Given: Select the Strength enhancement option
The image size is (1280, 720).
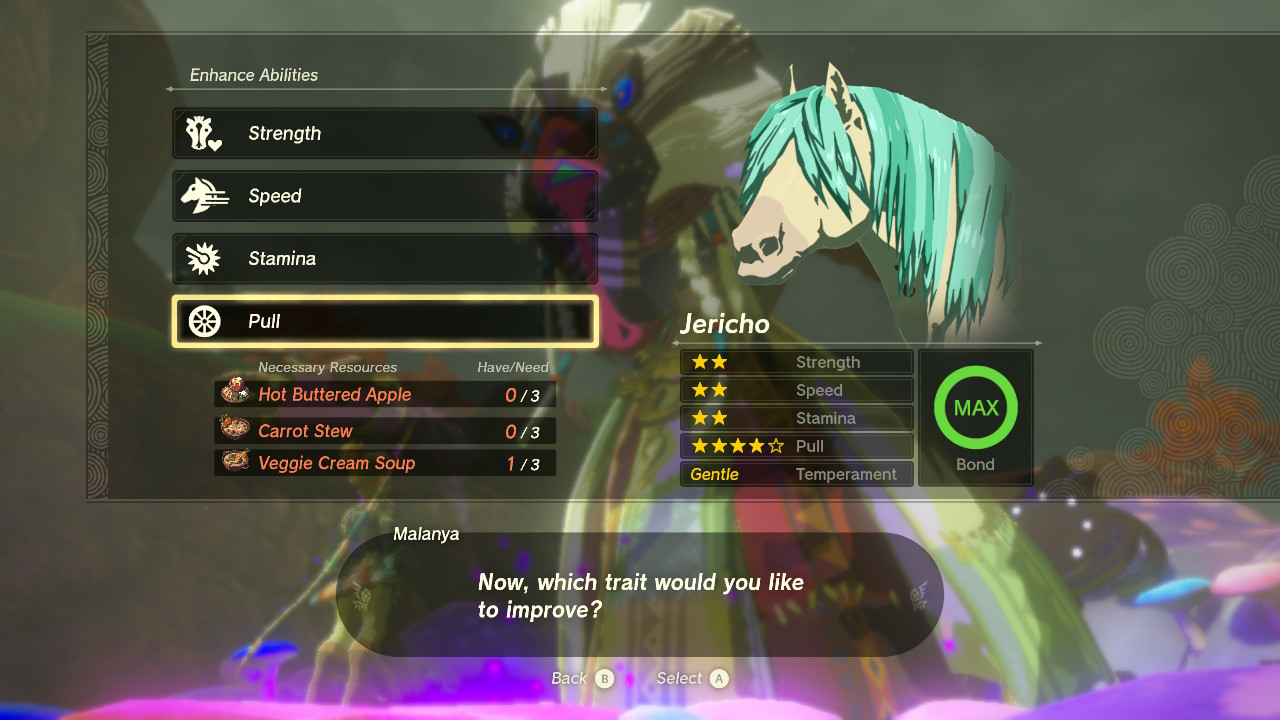Looking at the screenshot, I should (x=385, y=133).
